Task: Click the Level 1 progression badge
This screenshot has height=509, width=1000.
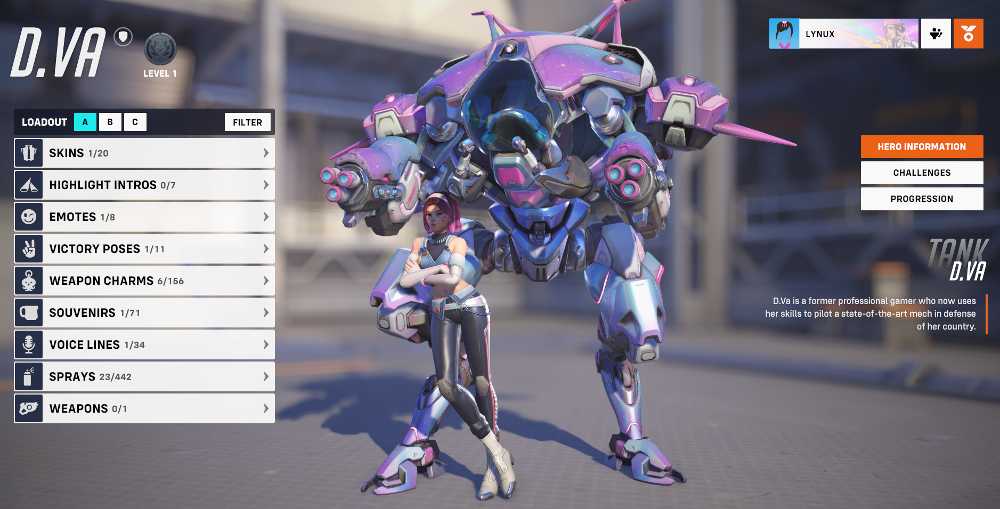Action: 160,49
